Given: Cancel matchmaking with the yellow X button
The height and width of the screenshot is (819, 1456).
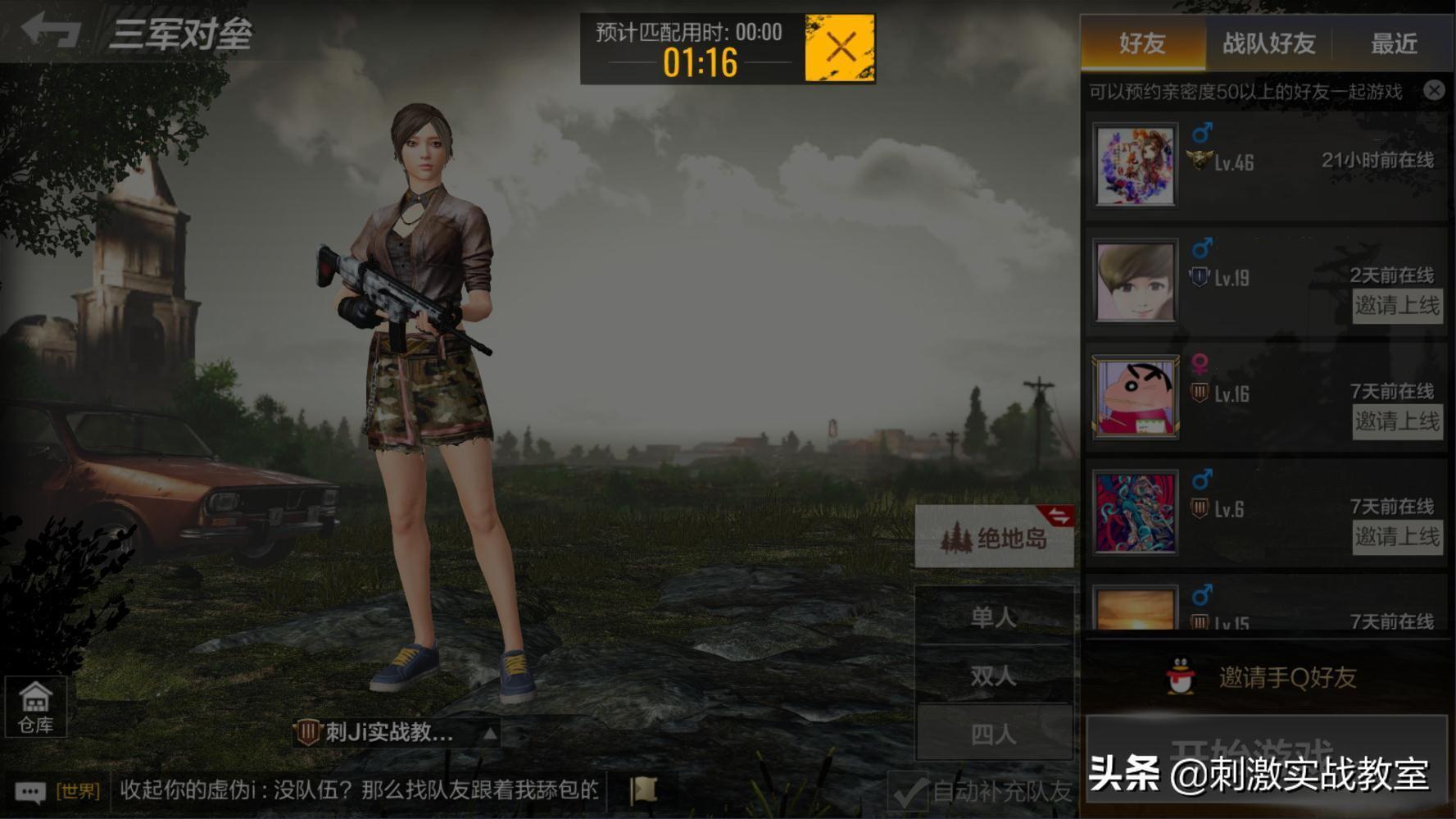Looking at the screenshot, I should click(840, 48).
